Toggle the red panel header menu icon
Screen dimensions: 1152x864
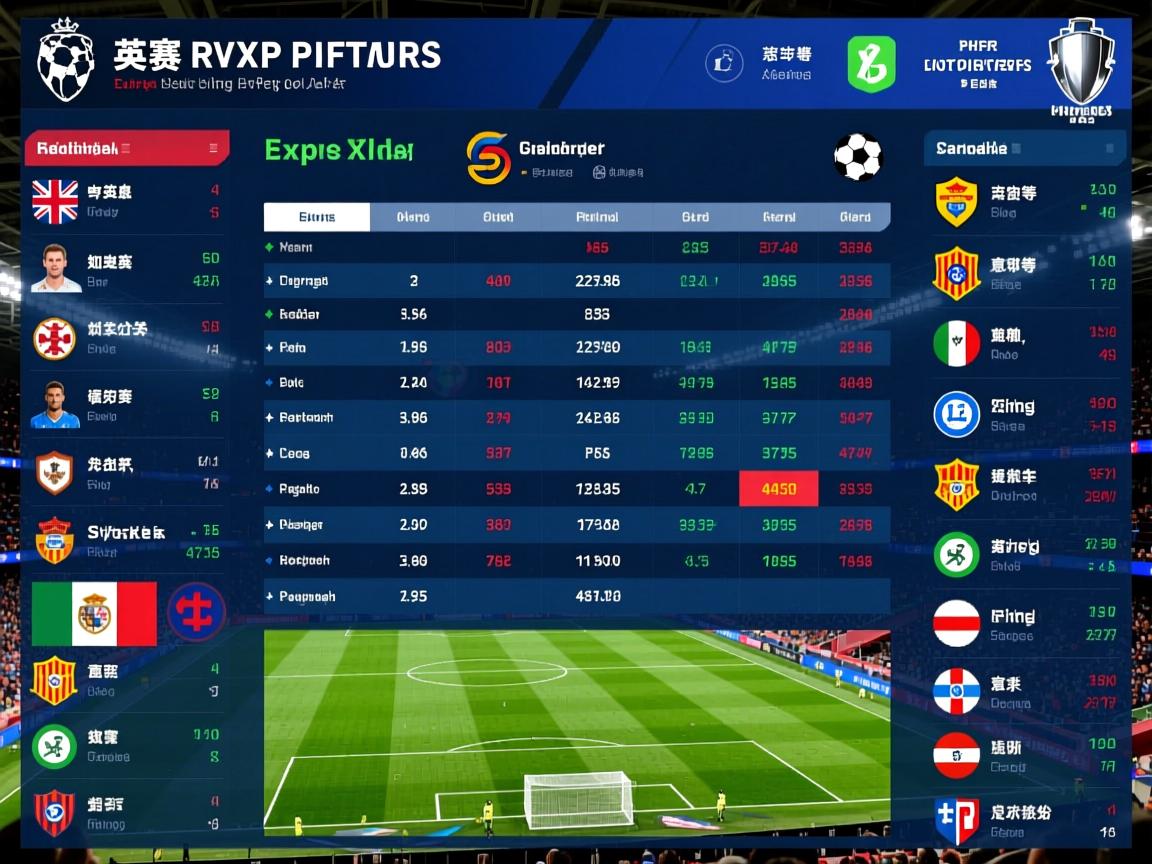tap(213, 149)
